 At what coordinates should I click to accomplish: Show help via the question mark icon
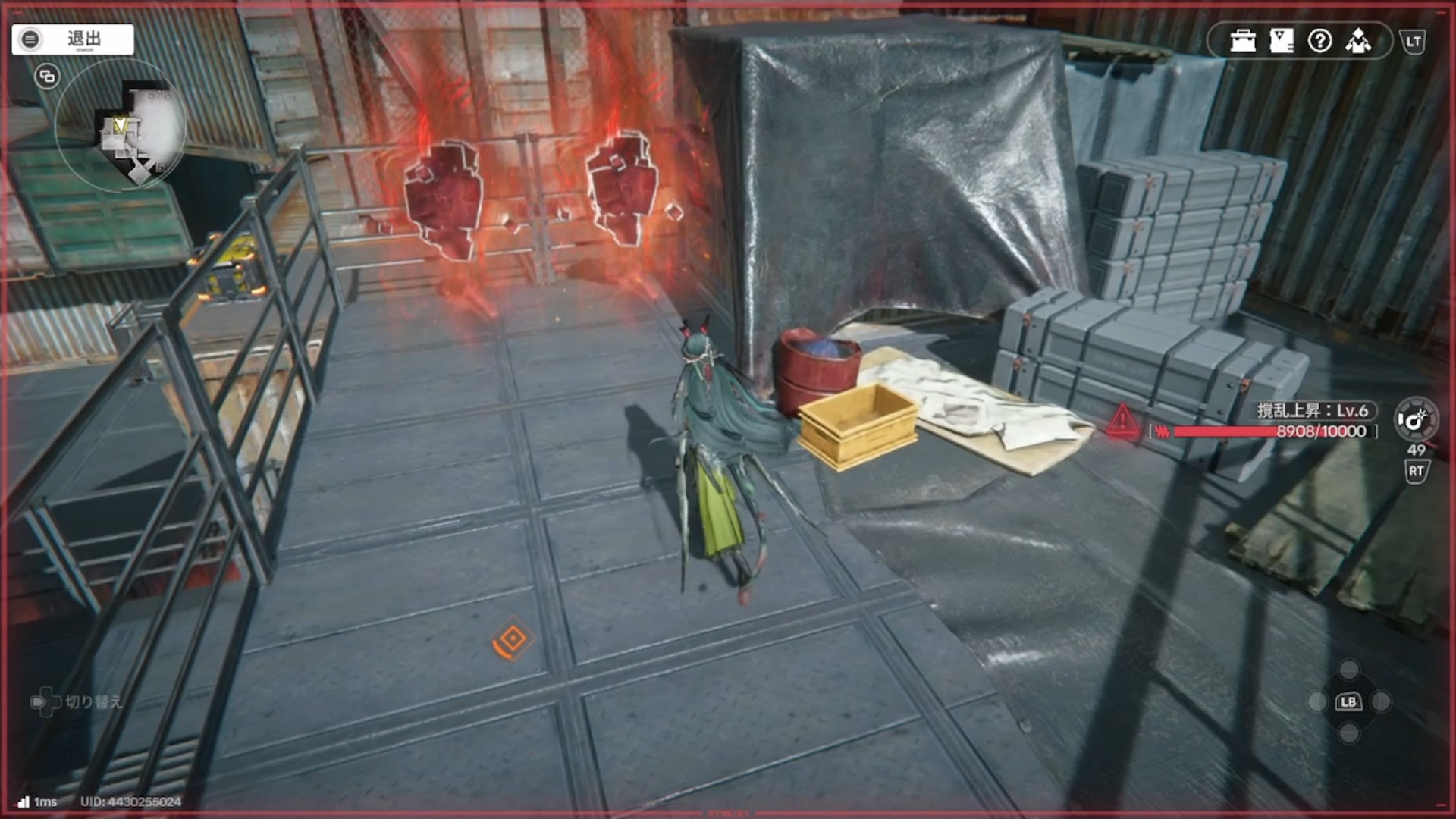[x=1319, y=41]
